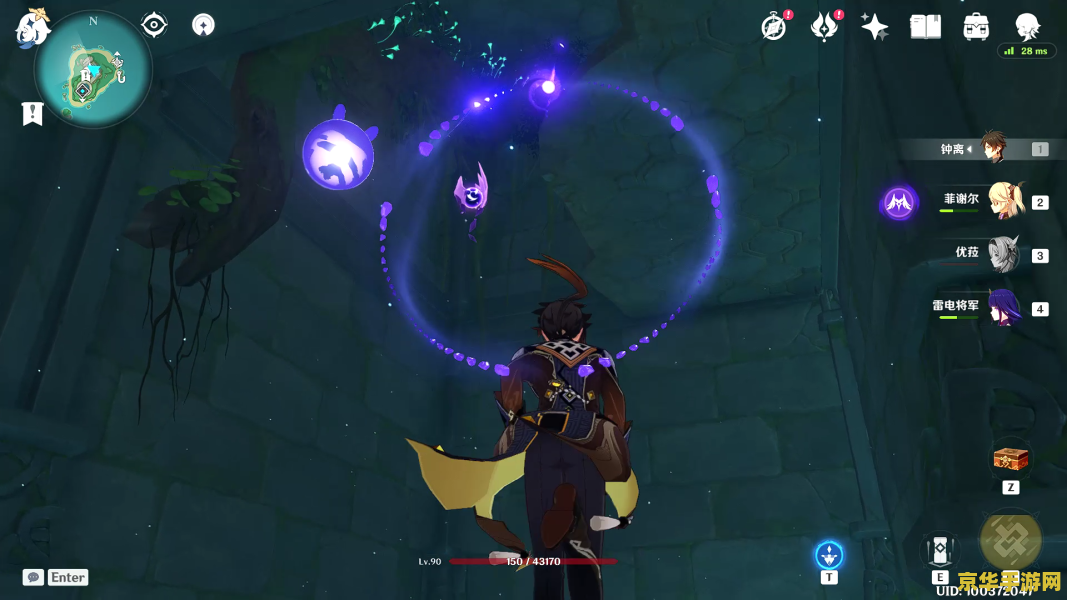Open the quest banner icon
The height and width of the screenshot is (600, 1067).
coord(33,114)
